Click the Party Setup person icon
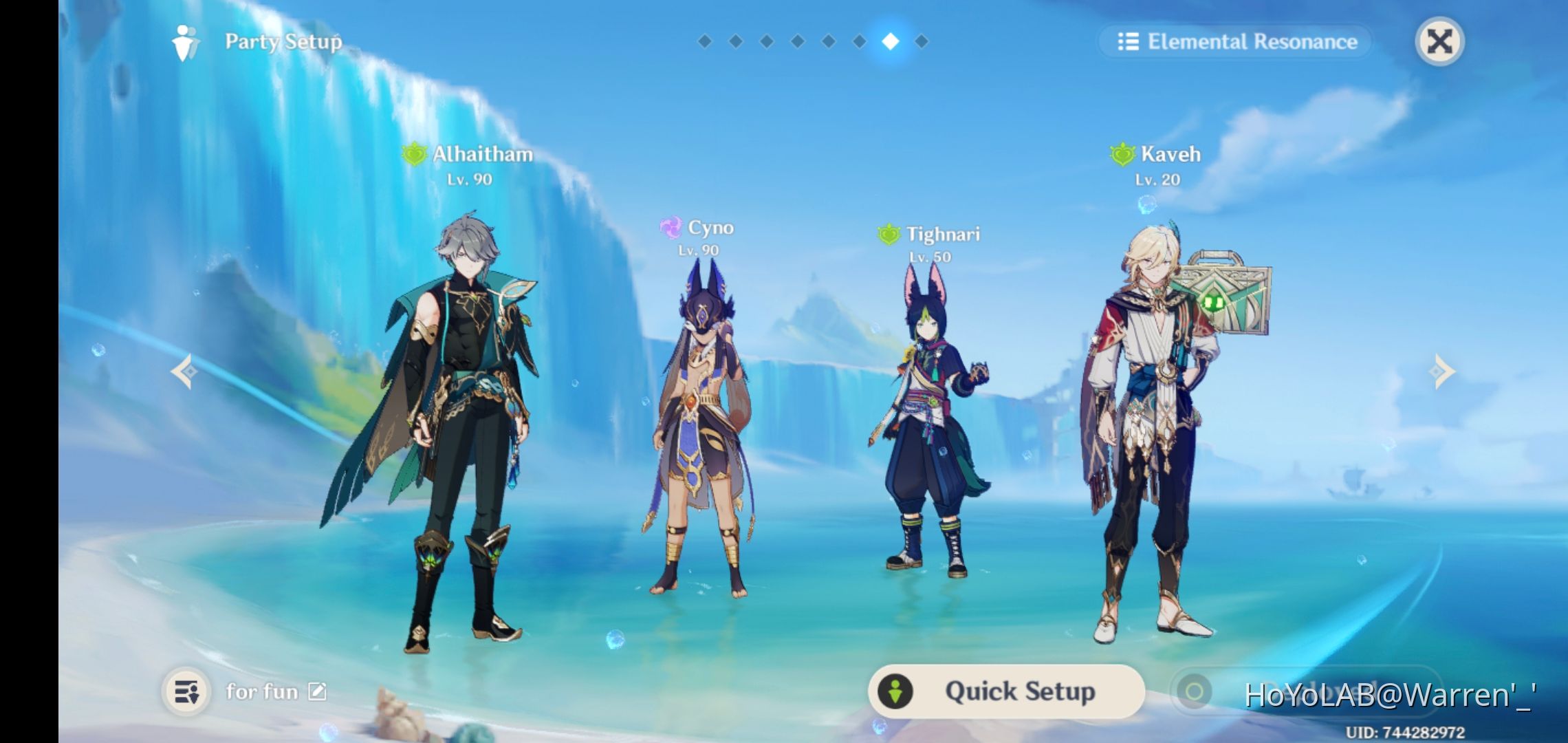This screenshot has height=743, width=1568. [184, 41]
